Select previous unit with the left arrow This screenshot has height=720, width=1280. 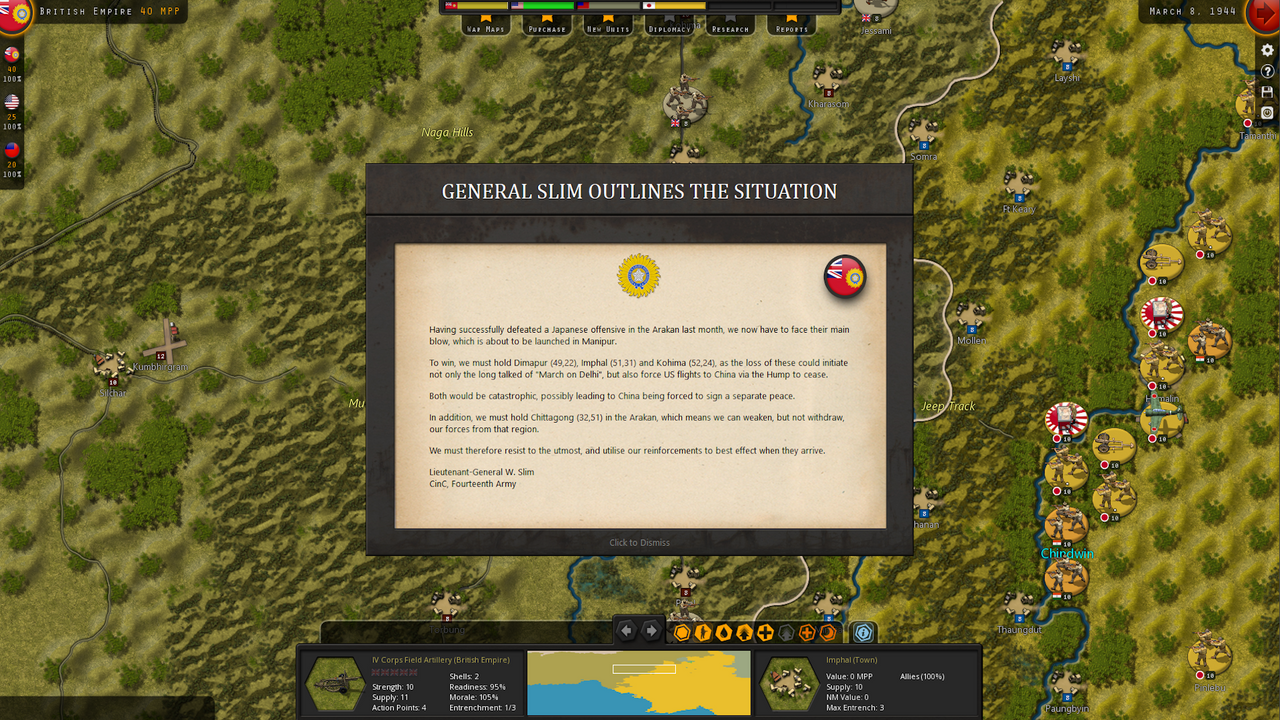[x=626, y=631]
